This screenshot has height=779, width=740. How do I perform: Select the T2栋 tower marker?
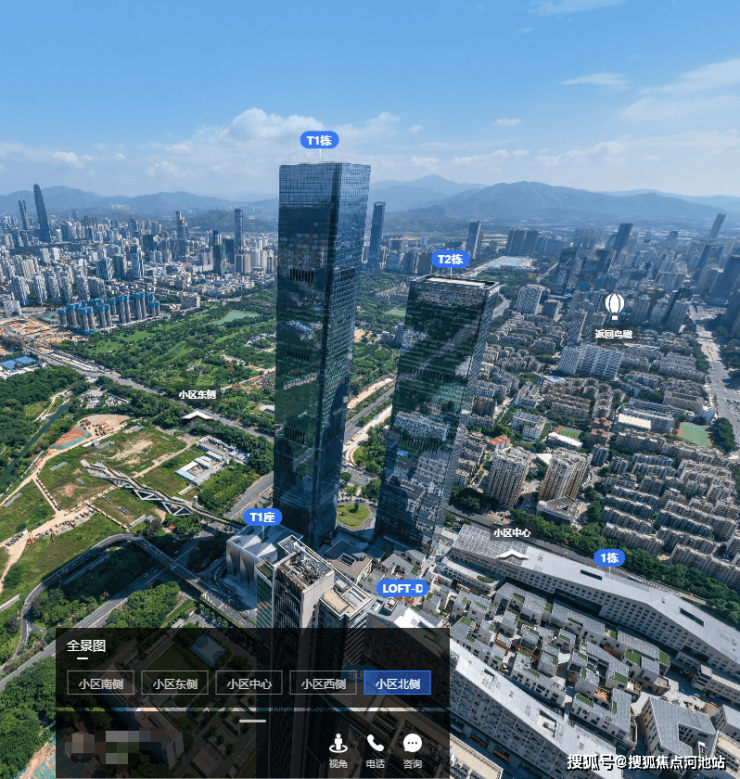(451, 260)
